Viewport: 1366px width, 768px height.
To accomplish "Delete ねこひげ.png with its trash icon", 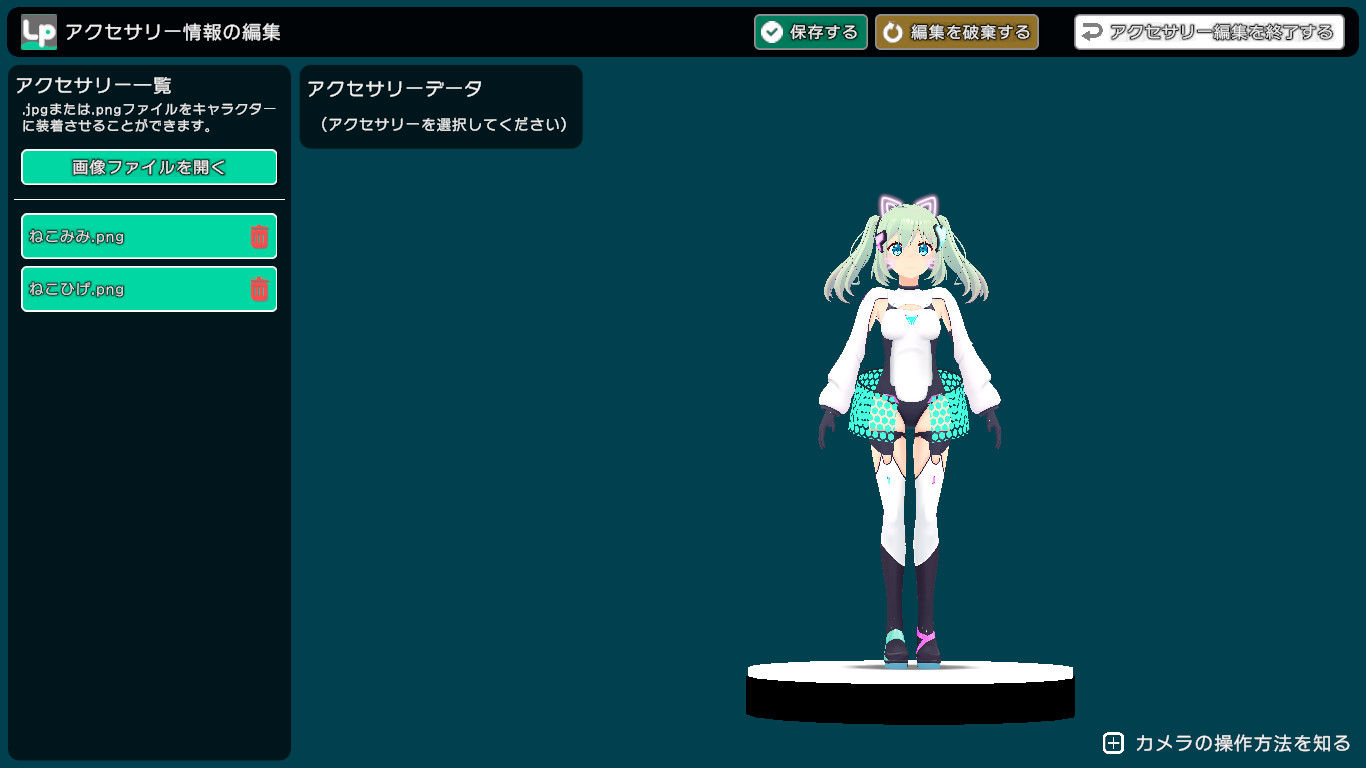I will (x=259, y=289).
